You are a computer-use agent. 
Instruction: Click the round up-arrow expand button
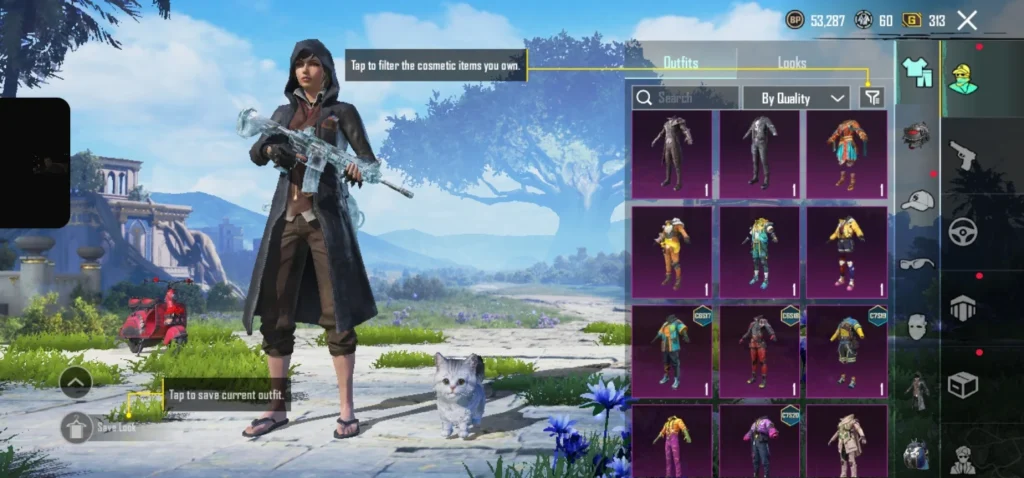coord(76,381)
